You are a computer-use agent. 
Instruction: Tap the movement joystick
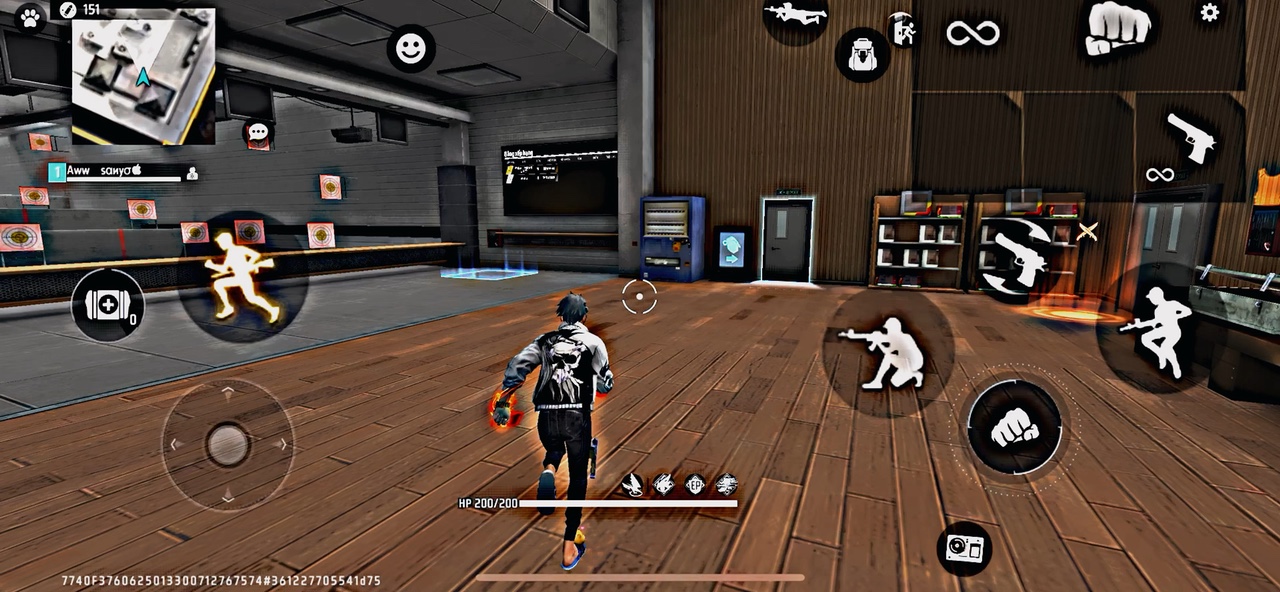point(228,444)
